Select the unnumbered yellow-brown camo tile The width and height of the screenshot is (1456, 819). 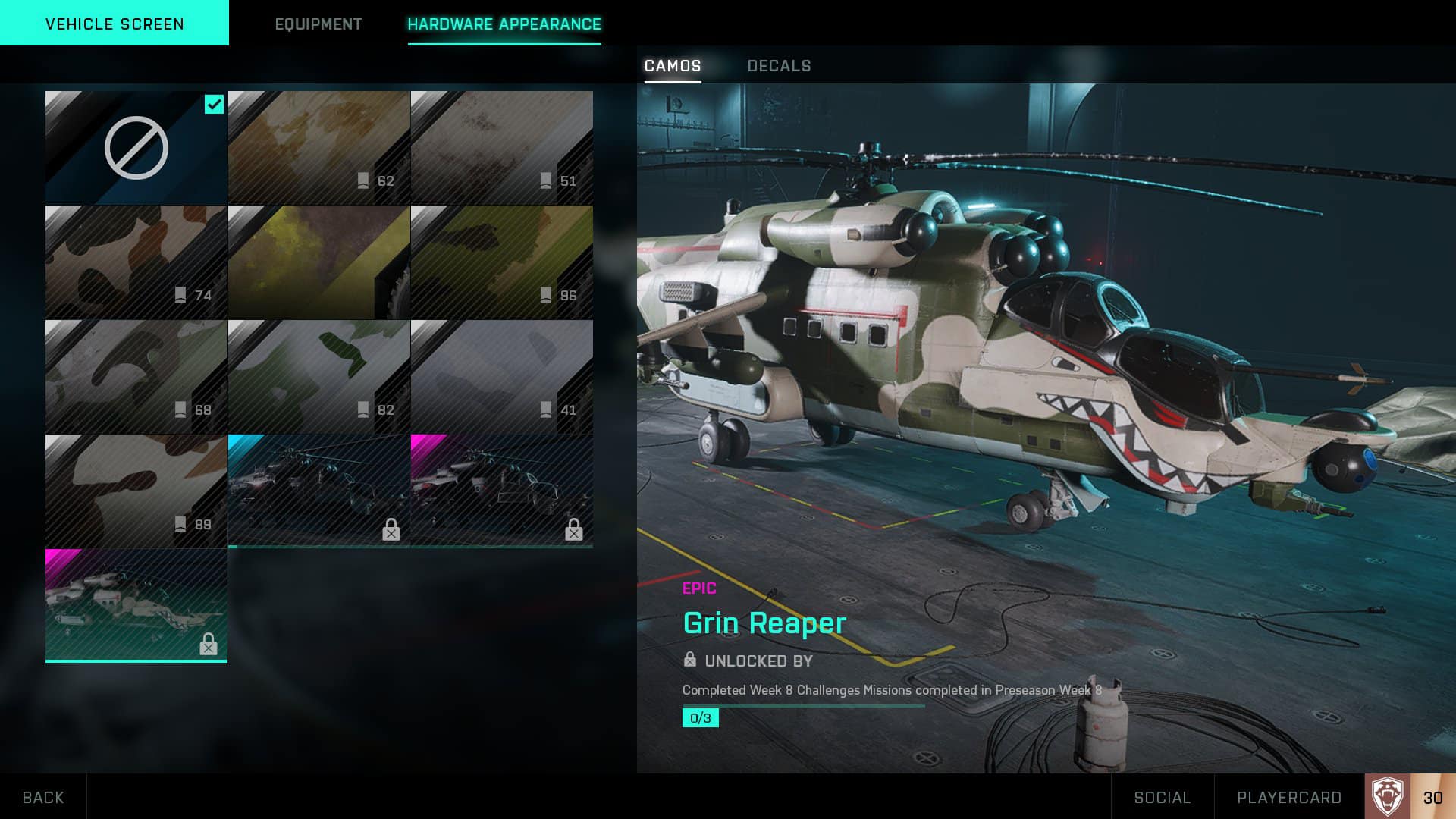pyautogui.click(x=319, y=262)
